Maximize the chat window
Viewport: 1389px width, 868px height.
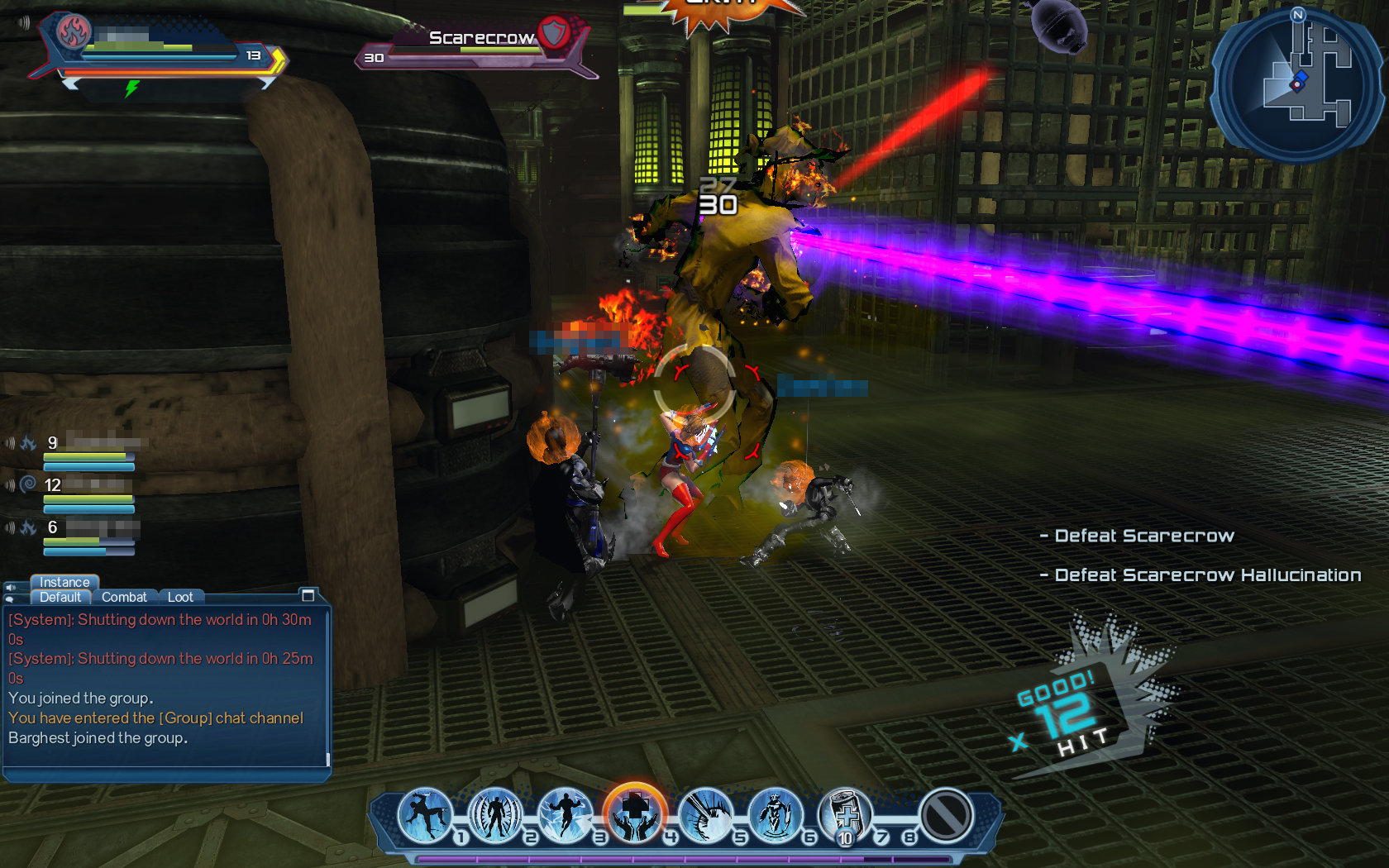(x=308, y=595)
